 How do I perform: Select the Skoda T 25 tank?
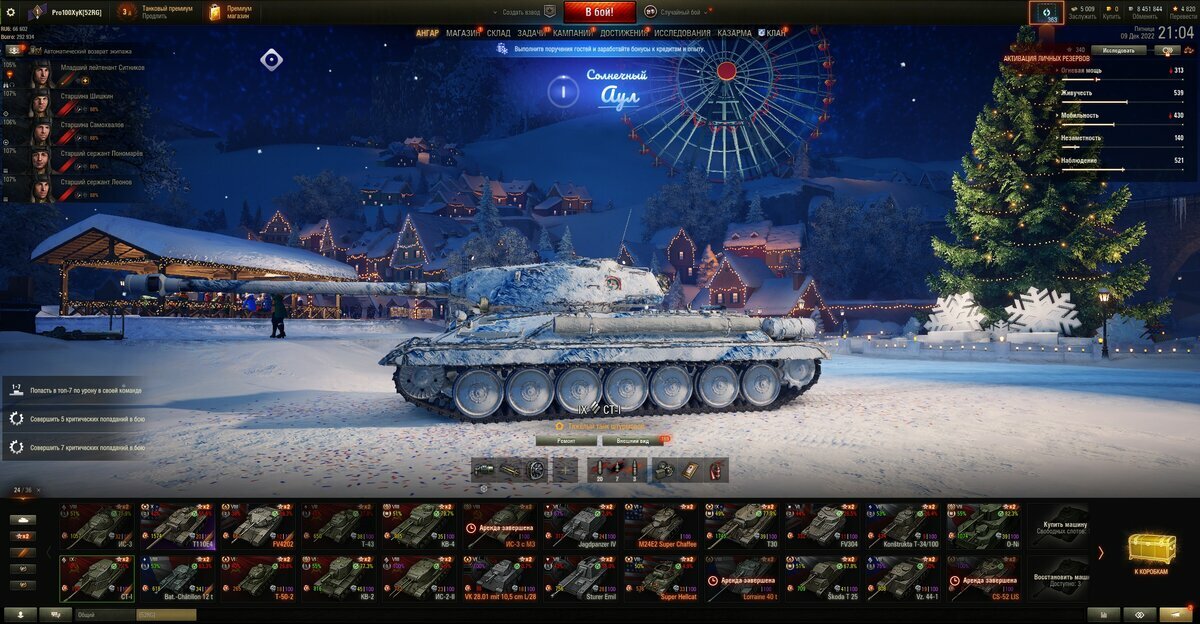(x=823, y=578)
